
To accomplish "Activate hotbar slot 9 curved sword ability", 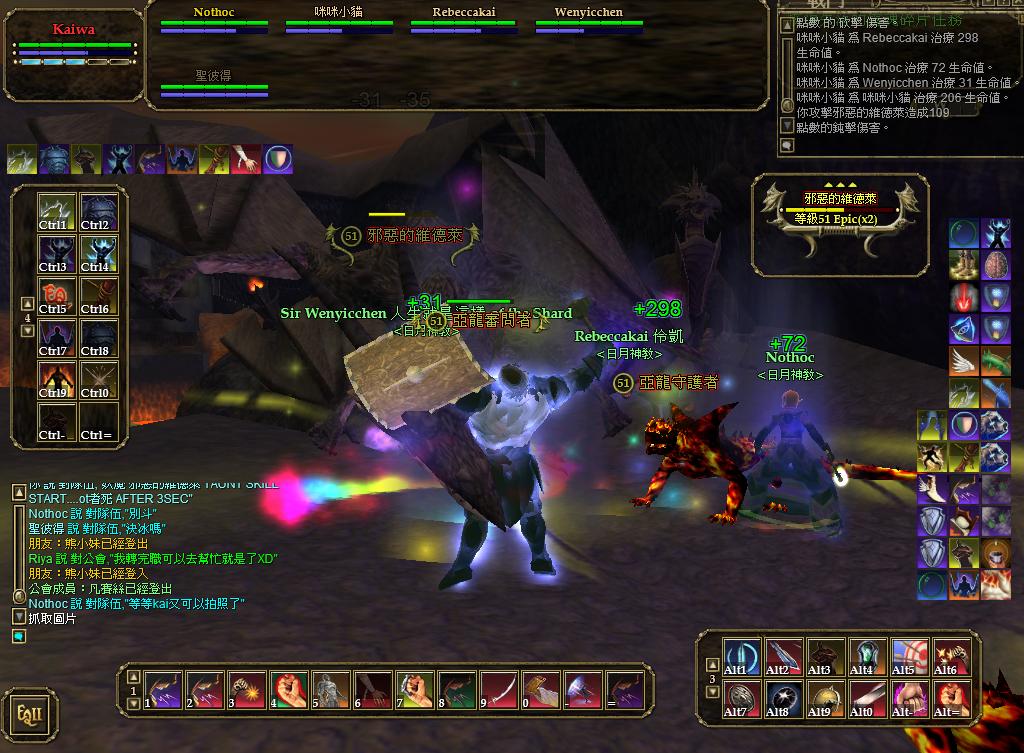I will (499, 690).
